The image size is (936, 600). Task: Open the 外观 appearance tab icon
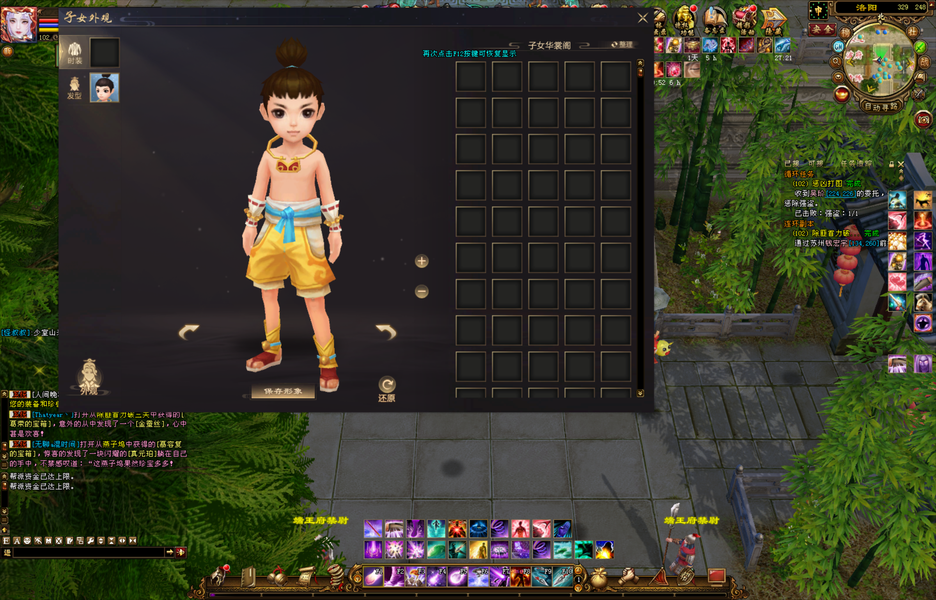pos(90,375)
